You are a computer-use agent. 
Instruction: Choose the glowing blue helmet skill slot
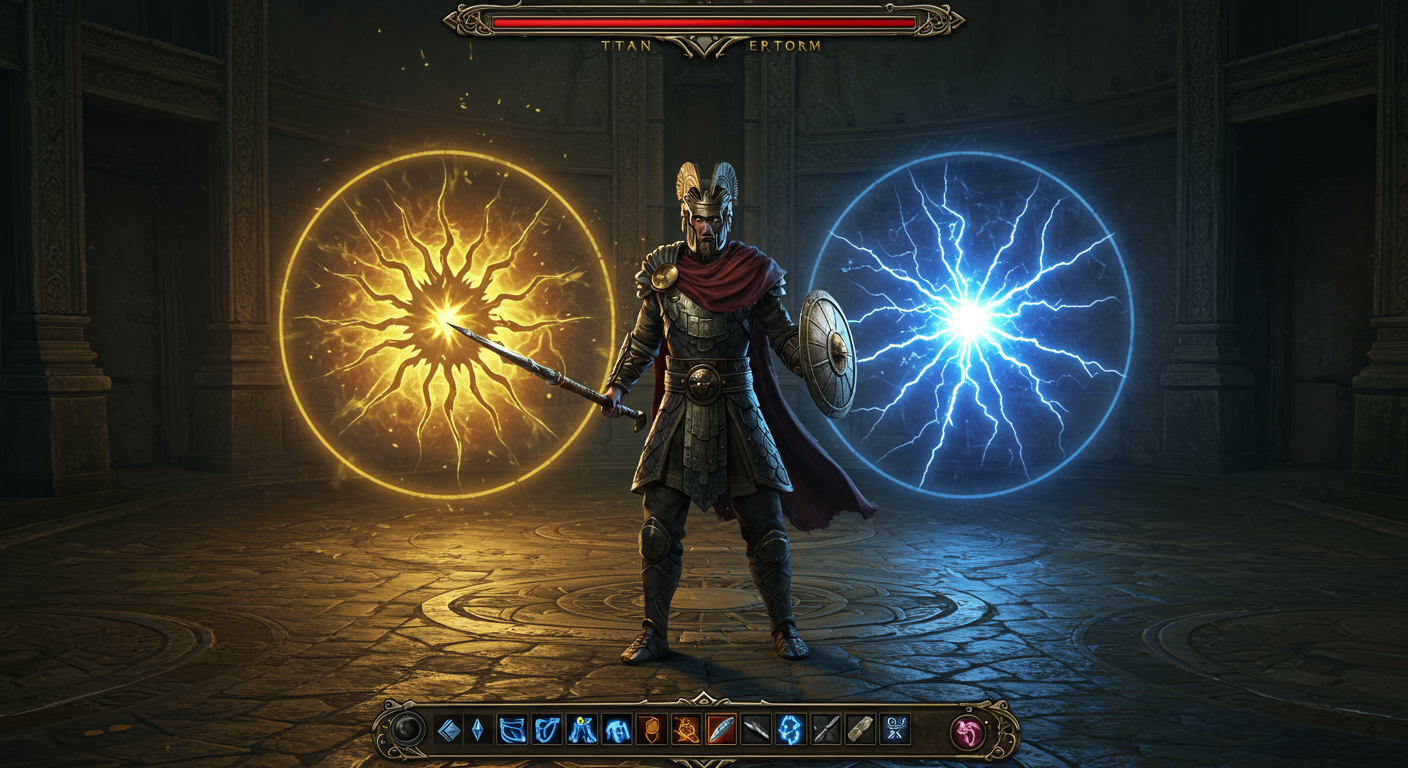coord(616,730)
